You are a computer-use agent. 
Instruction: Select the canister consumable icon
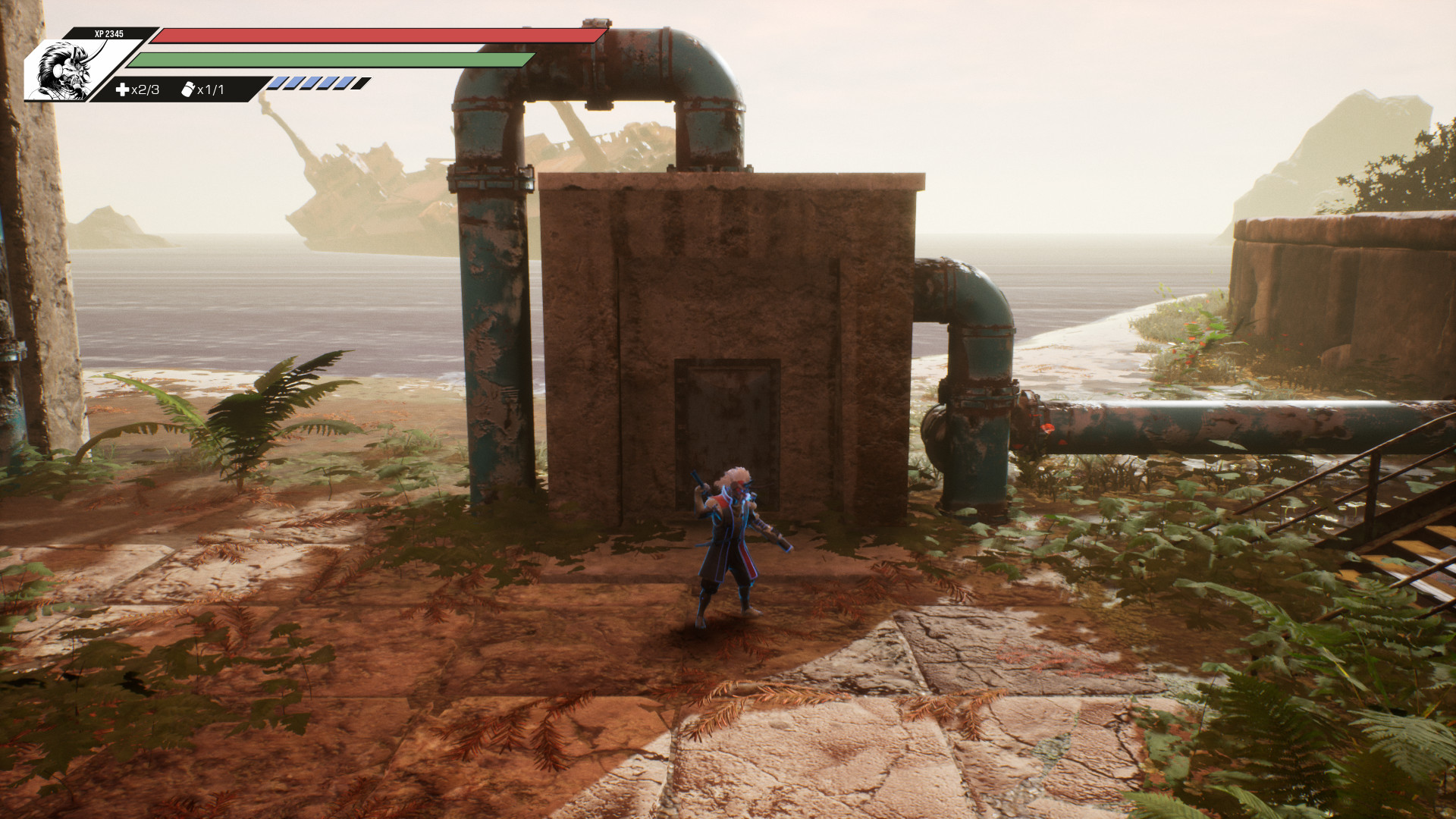pyautogui.click(x=188, y=89)
